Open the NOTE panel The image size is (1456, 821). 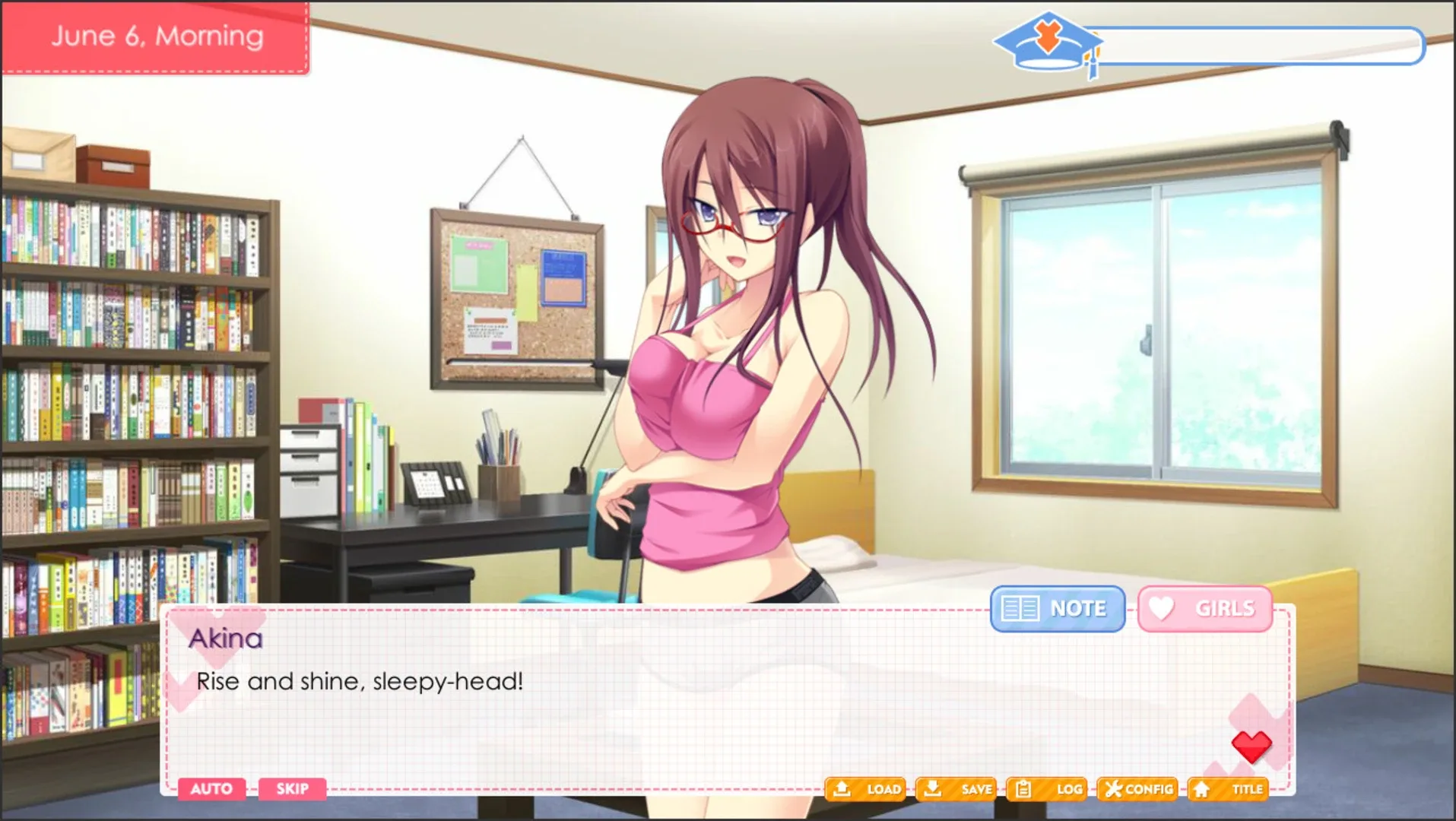point(1057,608)
